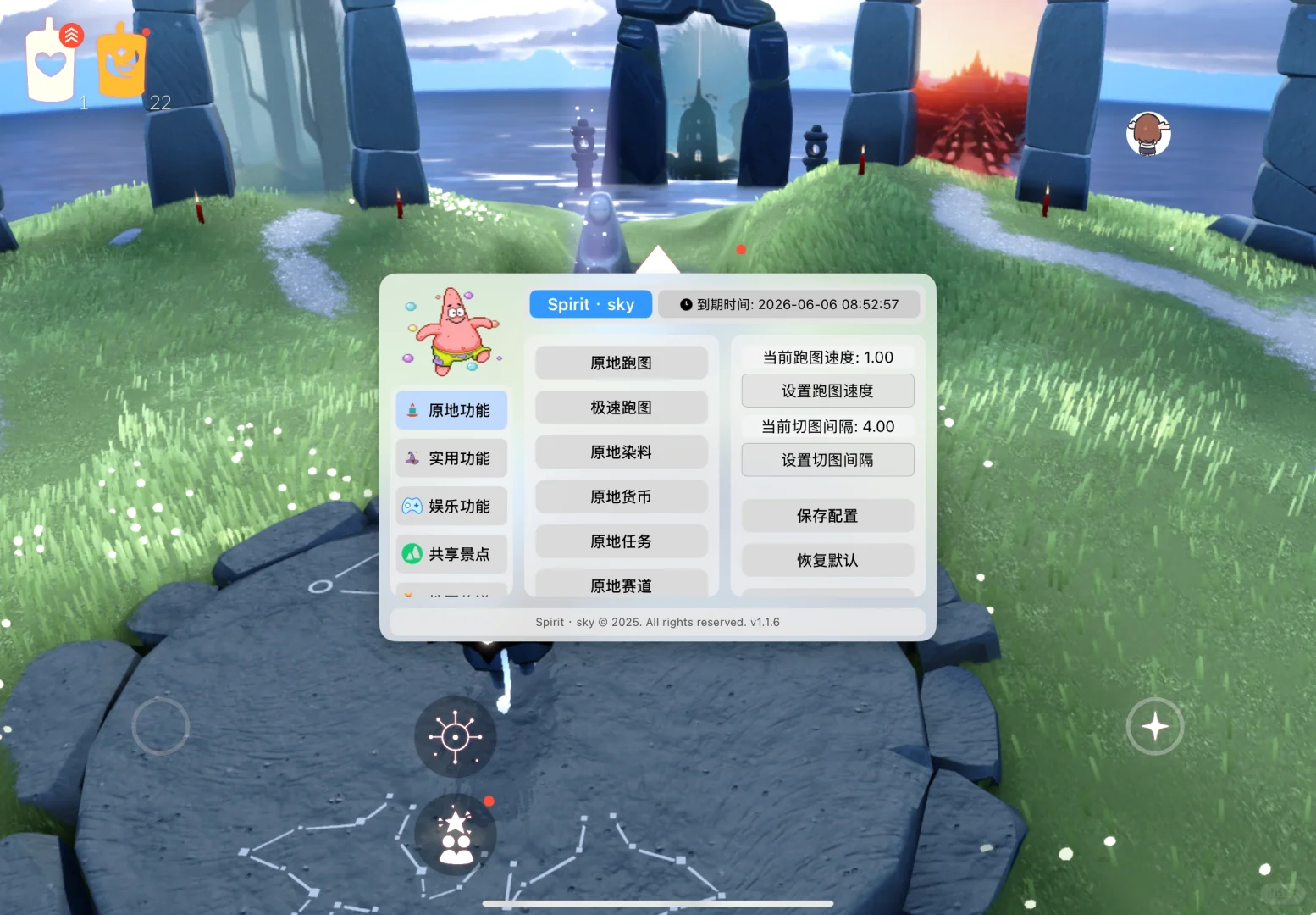Select the candle icon for 原地功能 tab
Image resolution: width=1316 pixels, height=915 pixels.
pos(412,410)
